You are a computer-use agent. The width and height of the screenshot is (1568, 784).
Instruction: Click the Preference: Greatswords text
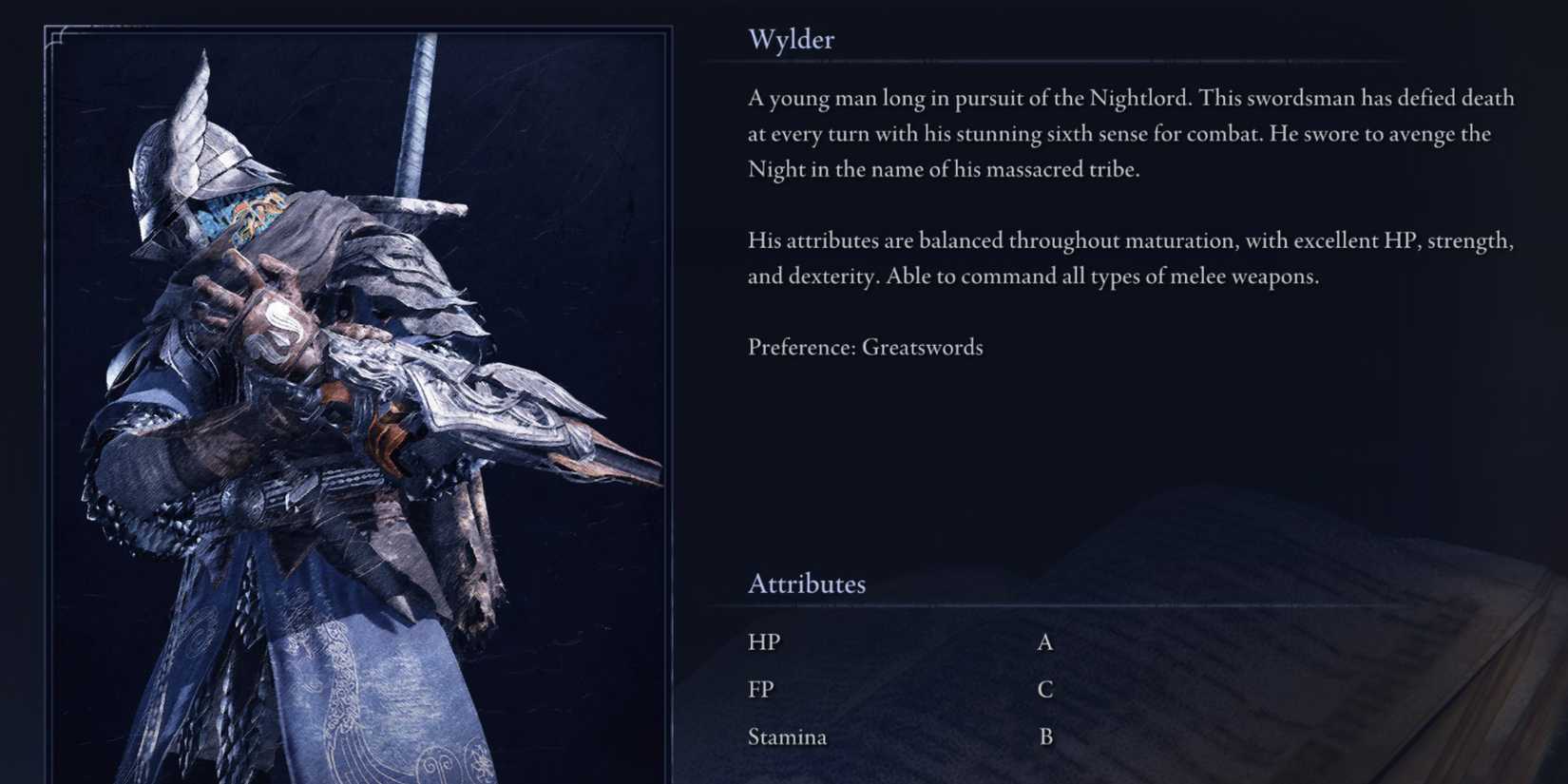pyautogui.click(x=866, y=347)
